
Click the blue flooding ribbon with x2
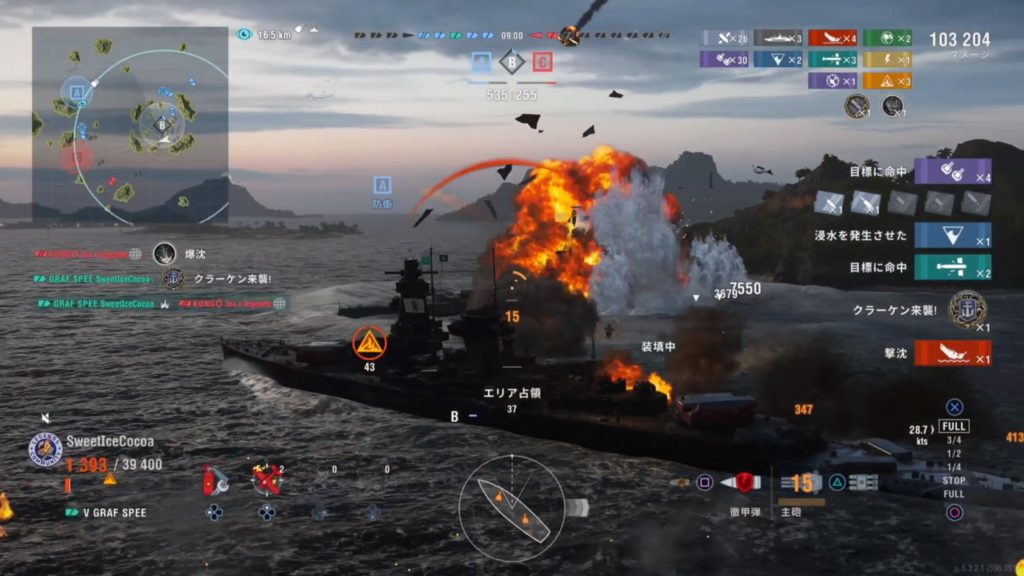778,59
